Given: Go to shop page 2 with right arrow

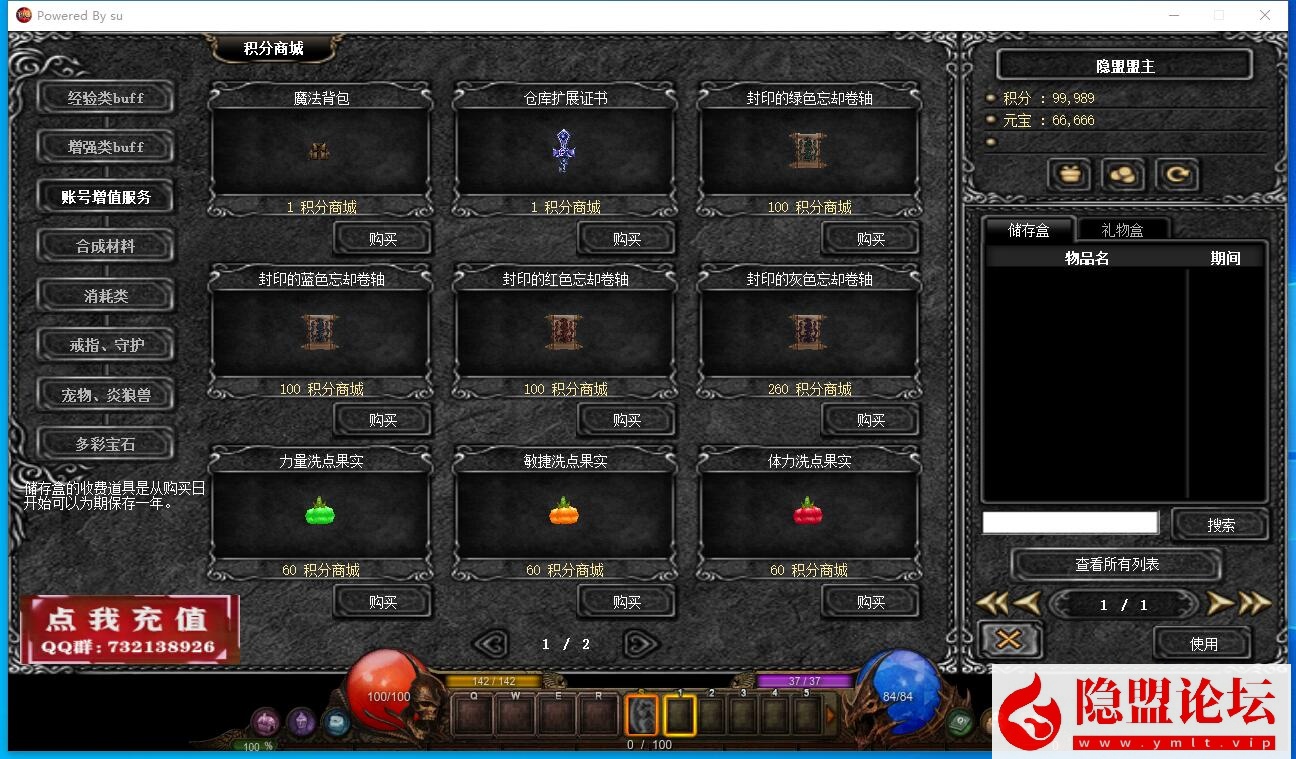Looking at the screenshot, I should [x=641, y=644].
